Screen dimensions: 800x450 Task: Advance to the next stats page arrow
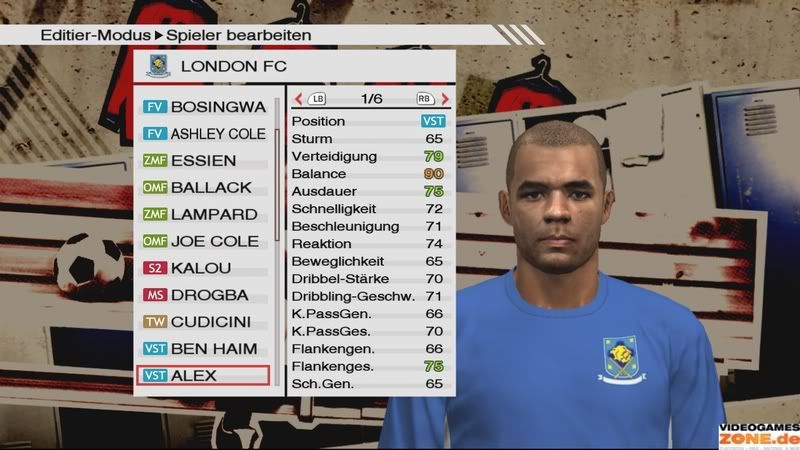point(445,99)
